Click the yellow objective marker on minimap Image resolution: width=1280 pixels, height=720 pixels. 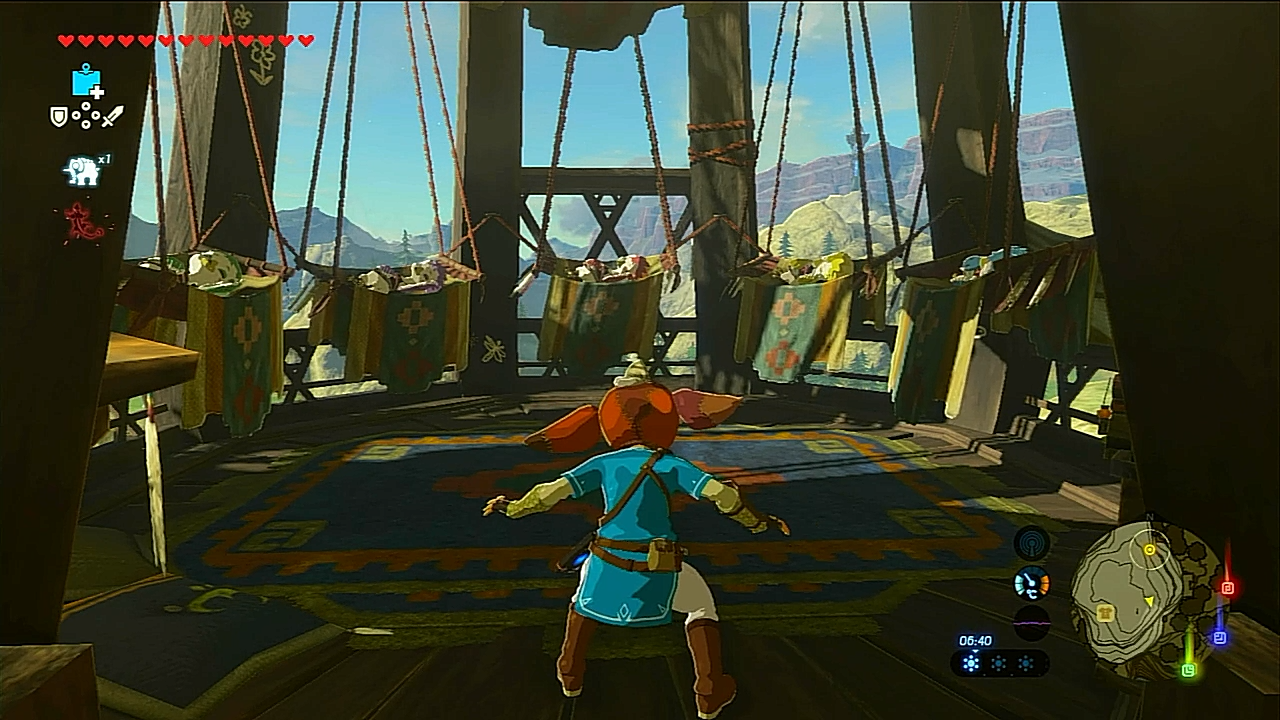(x=1149, y=549)
